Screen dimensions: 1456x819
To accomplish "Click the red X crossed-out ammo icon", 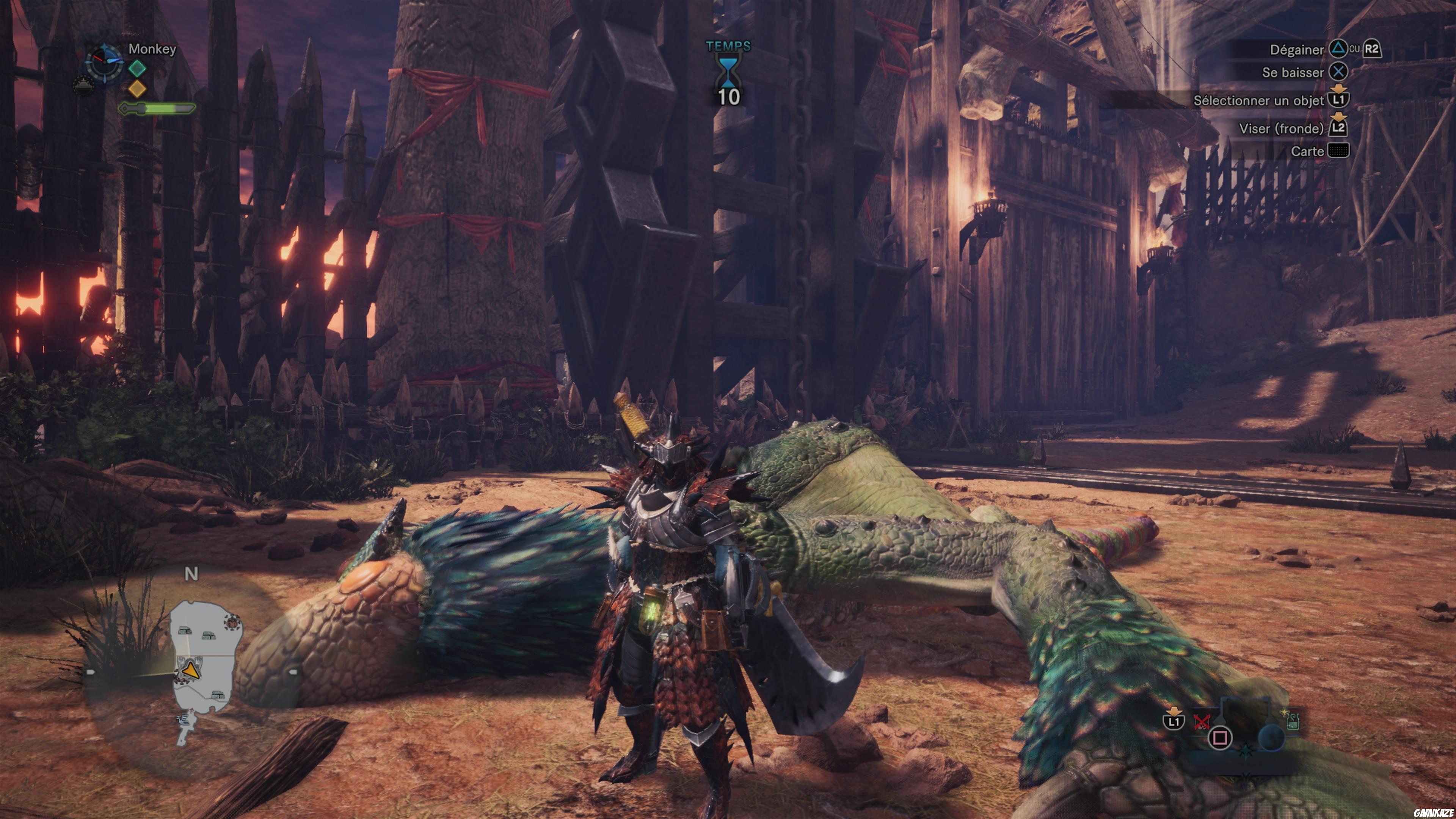I will coord(1202,722).
